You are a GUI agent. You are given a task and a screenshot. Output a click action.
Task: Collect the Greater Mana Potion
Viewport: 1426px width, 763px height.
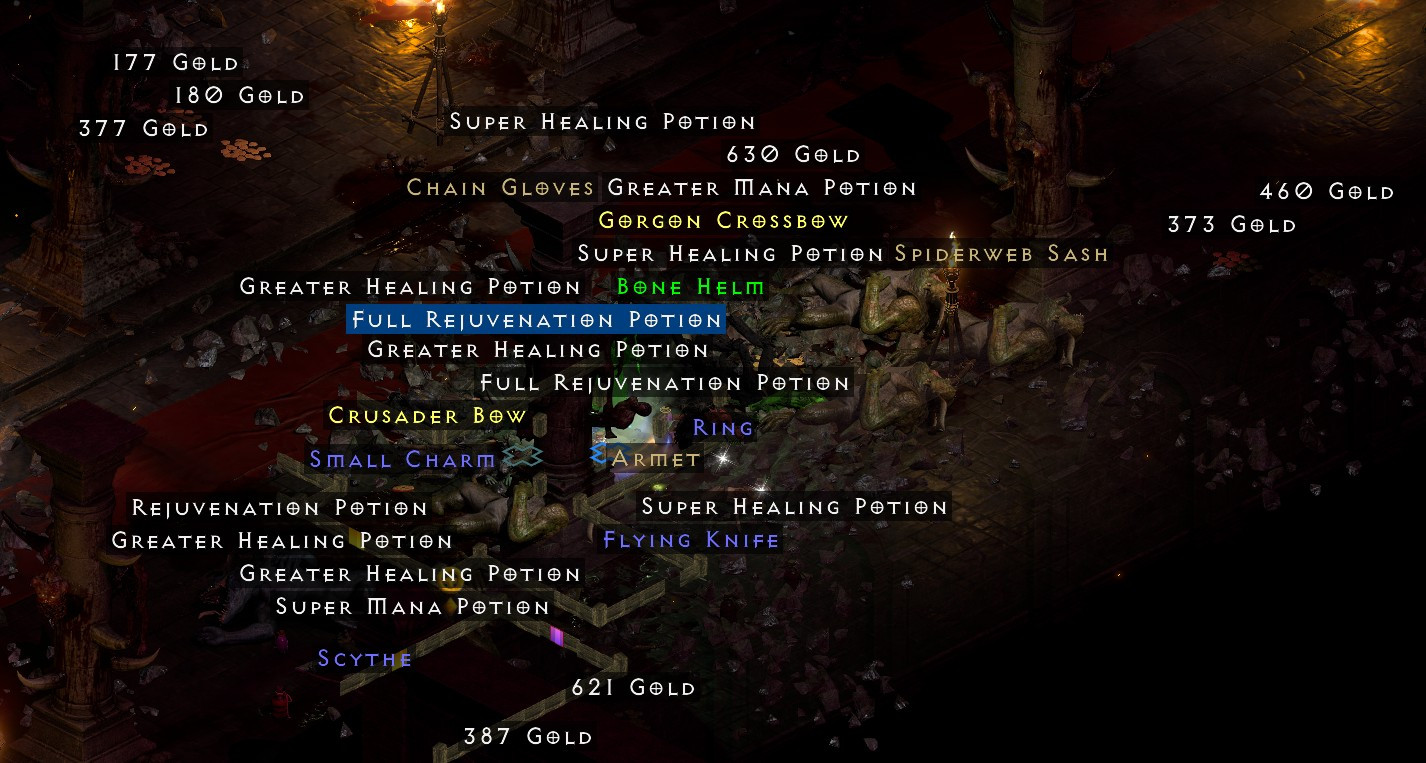(x=762, y=187)
